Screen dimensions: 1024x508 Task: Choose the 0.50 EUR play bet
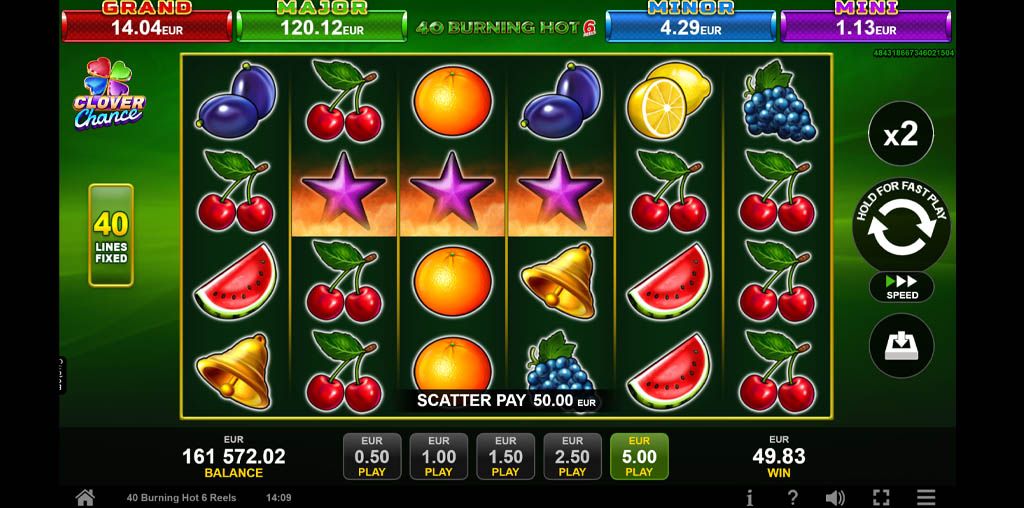(x=372, y=456)
